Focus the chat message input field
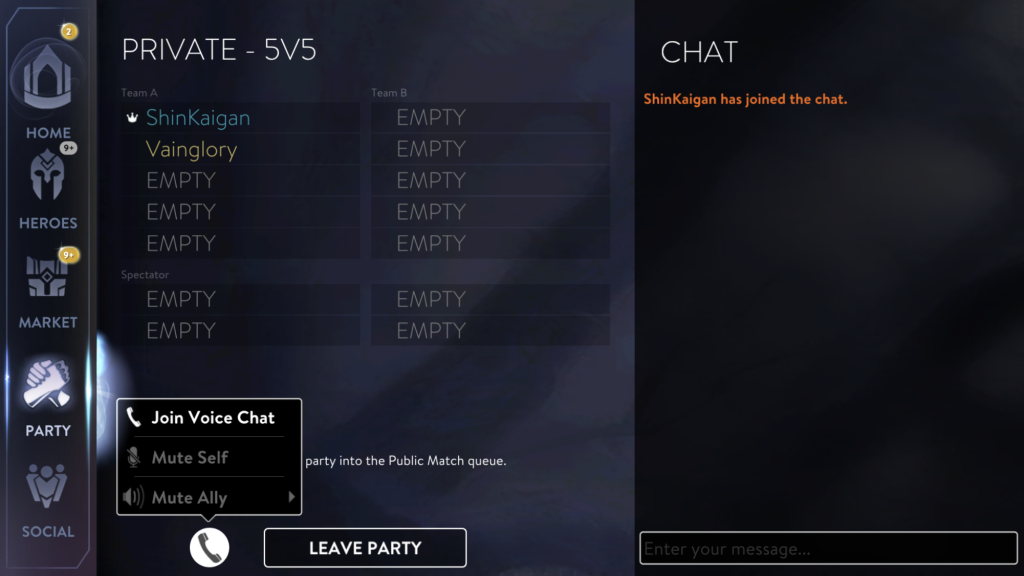The width and height of the screenshot is (1024, 576). coord(828,549)
